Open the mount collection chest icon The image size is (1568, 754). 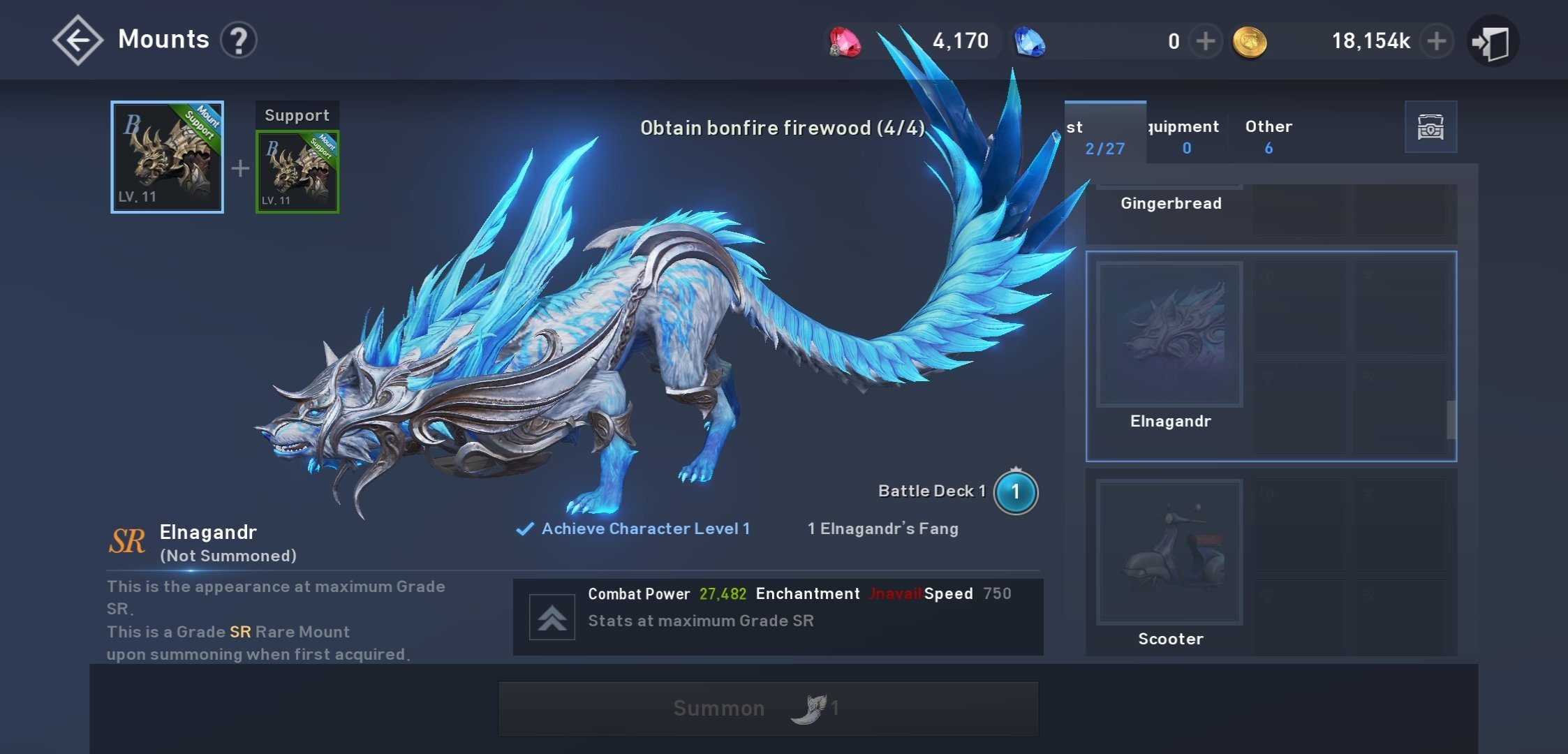[1430, 127]
